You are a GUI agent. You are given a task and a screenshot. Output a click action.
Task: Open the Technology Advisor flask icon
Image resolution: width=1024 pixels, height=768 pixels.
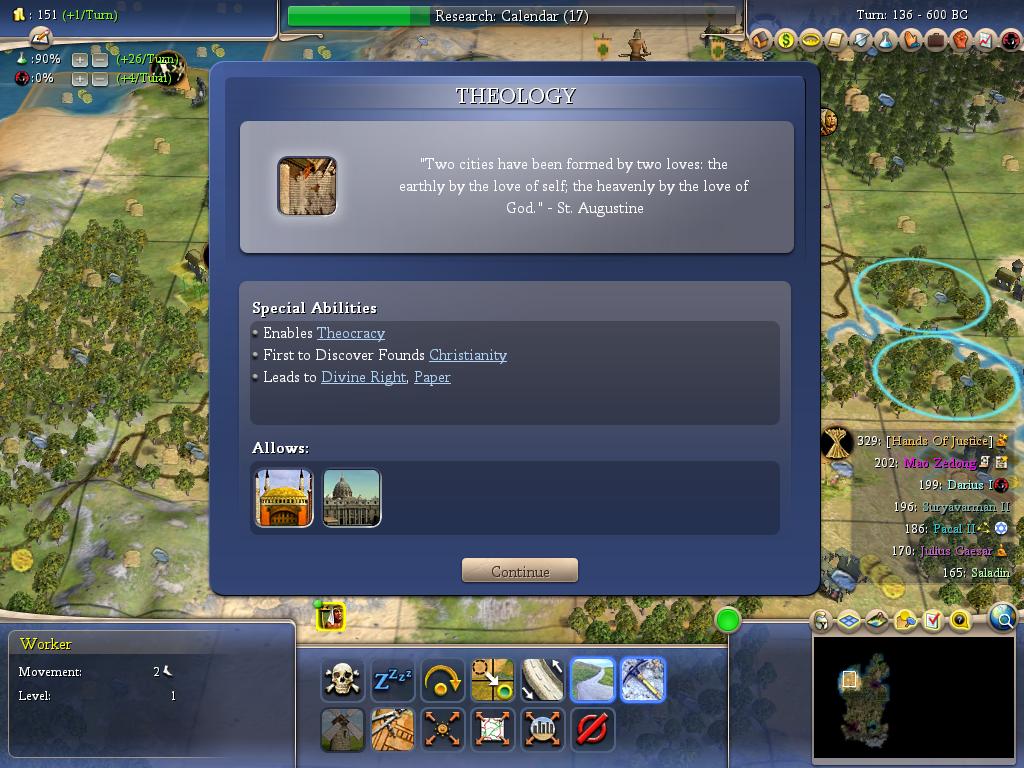point(886,40)
